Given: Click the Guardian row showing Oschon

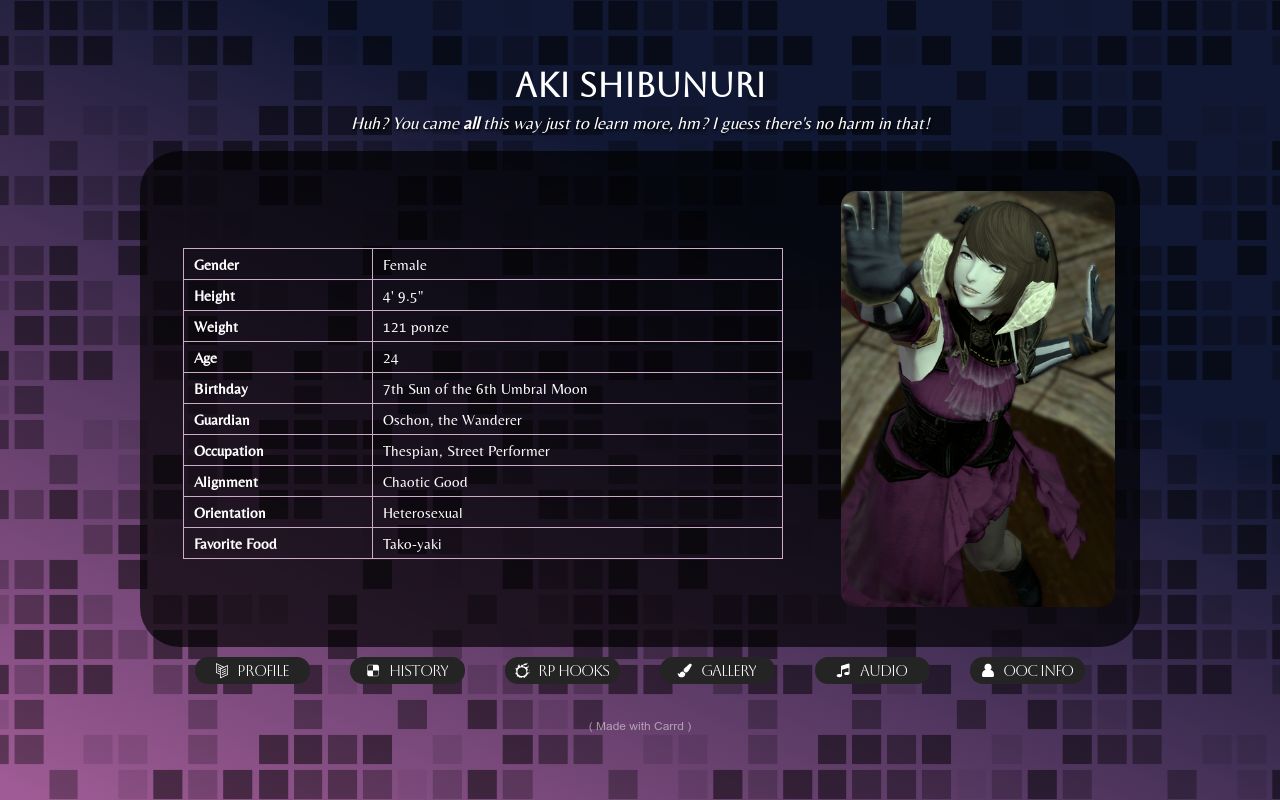Looking at the screenshot, I should click(483, 420).
